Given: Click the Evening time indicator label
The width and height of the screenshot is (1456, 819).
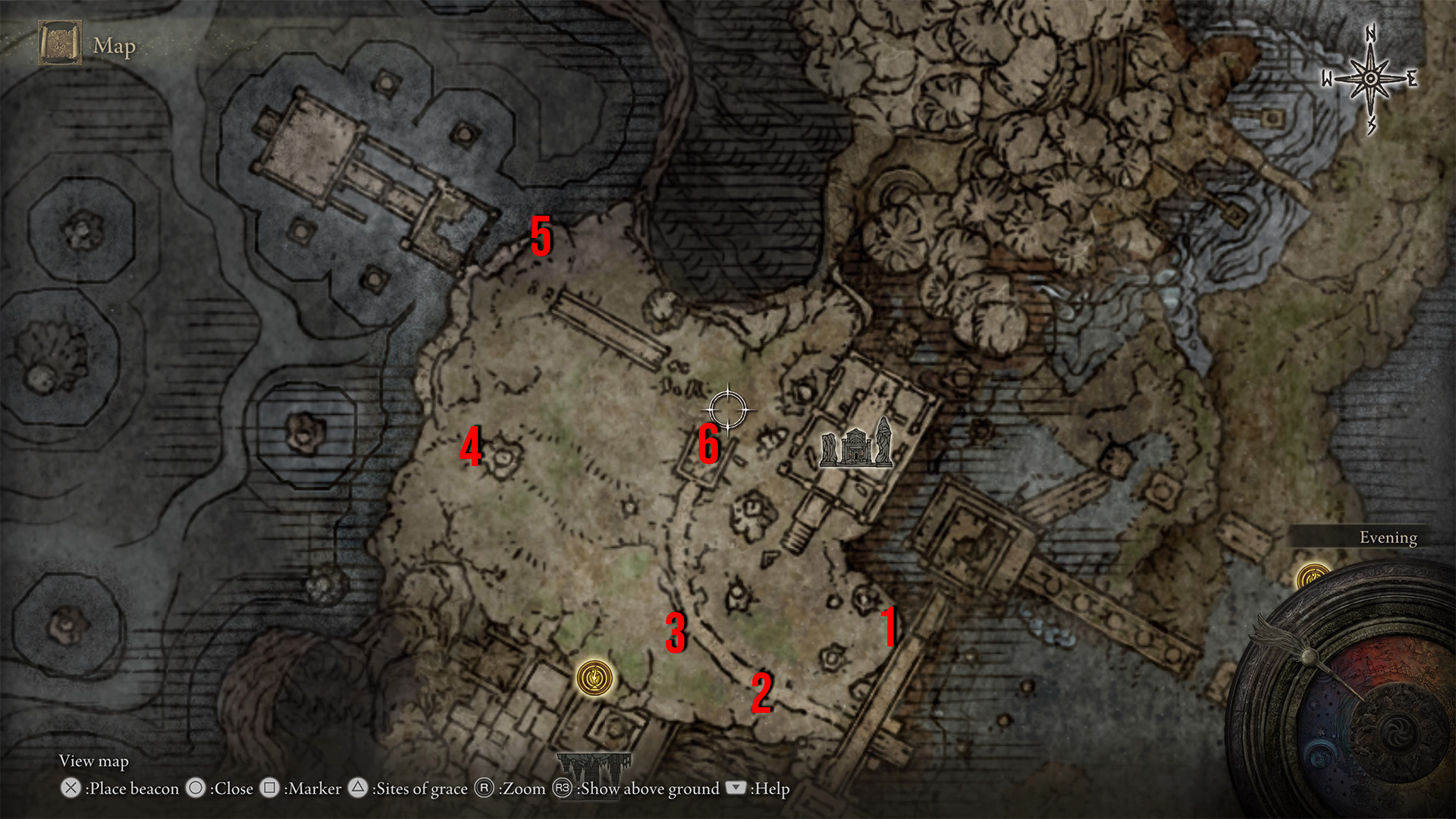Looking at the screenshot, I should click(1388, 537).
